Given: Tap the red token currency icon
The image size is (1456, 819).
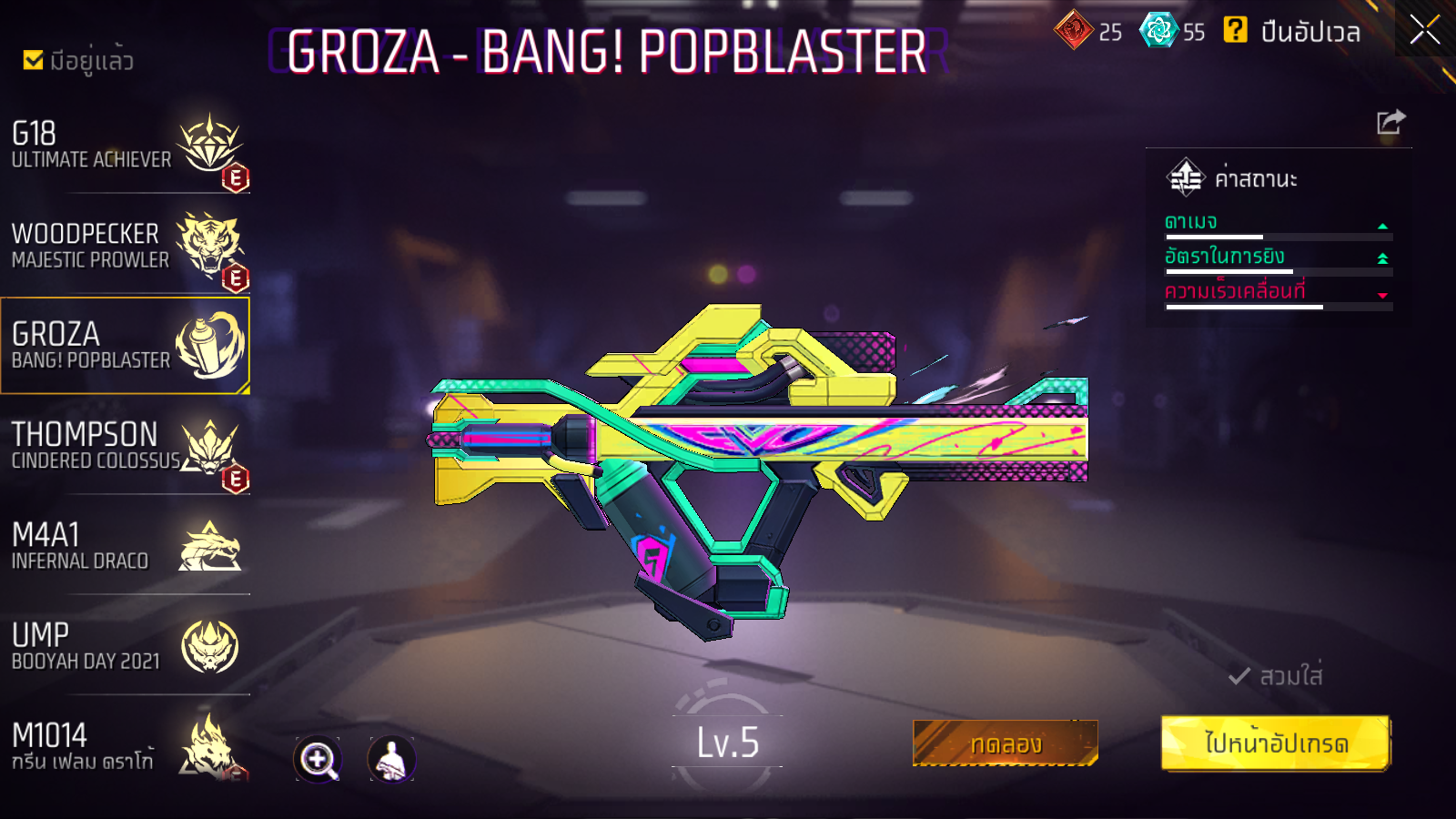Looking at the screenshot, I should [x=1074, y=30].
